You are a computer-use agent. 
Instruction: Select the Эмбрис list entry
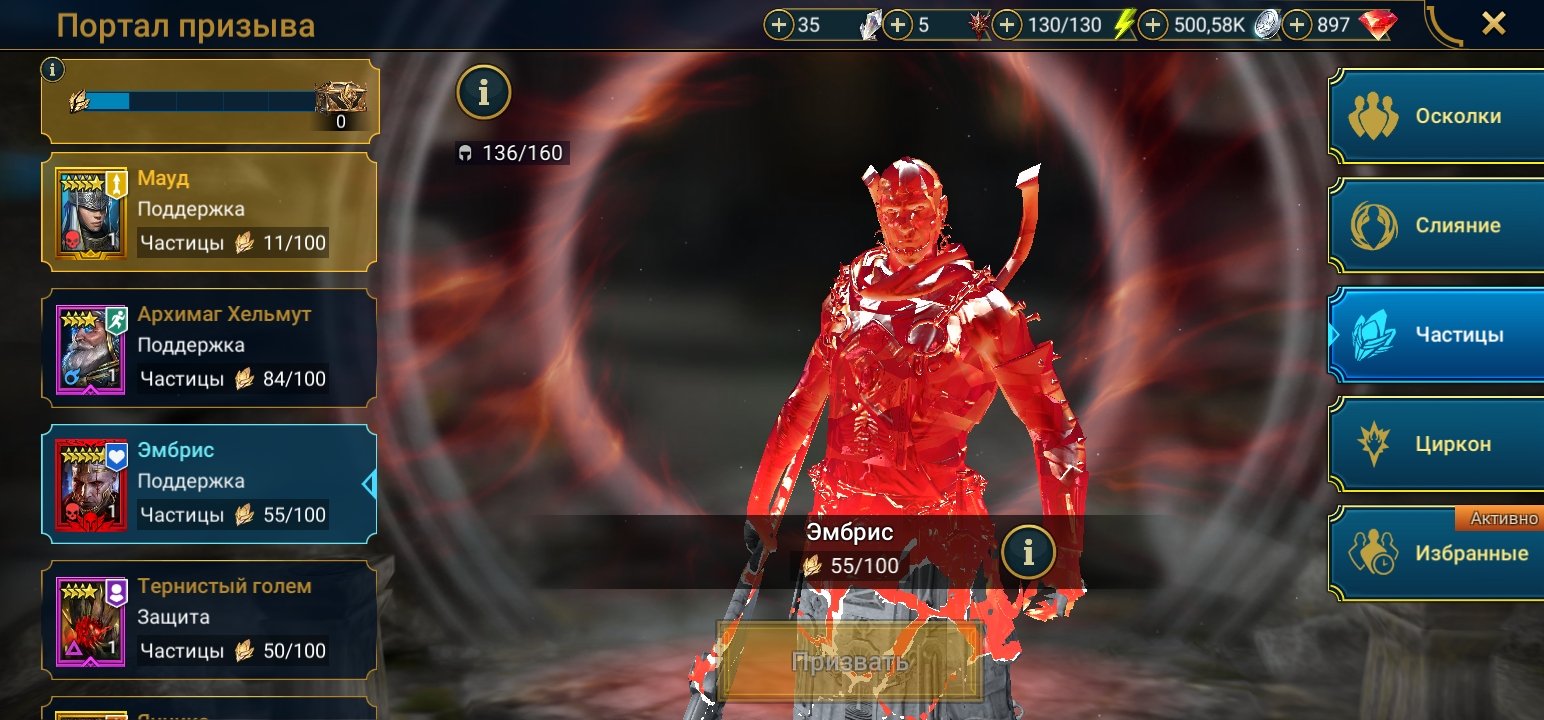pyautogui.click(x=210, y=483)
